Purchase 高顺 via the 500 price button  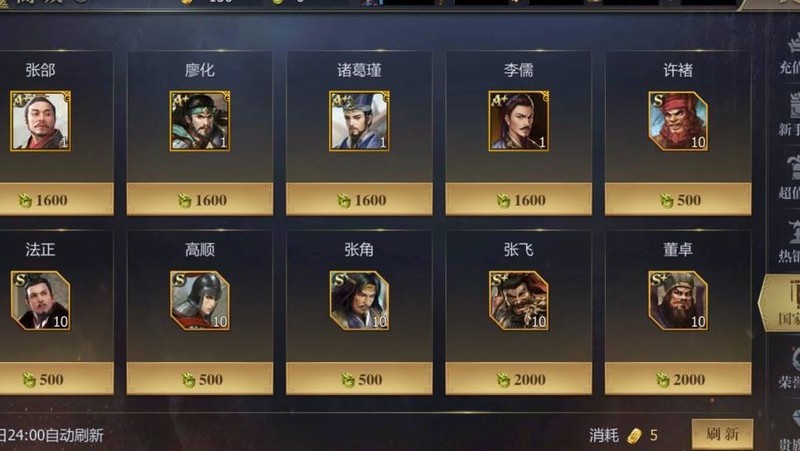pos(200,379)
